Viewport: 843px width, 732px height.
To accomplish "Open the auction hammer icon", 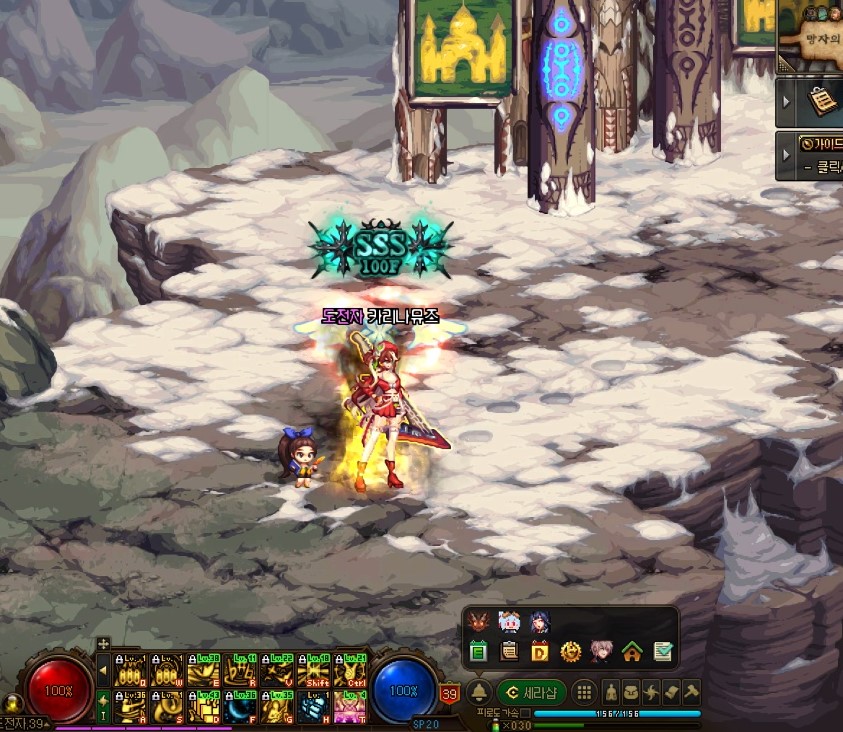I will [x=691, y=692].
